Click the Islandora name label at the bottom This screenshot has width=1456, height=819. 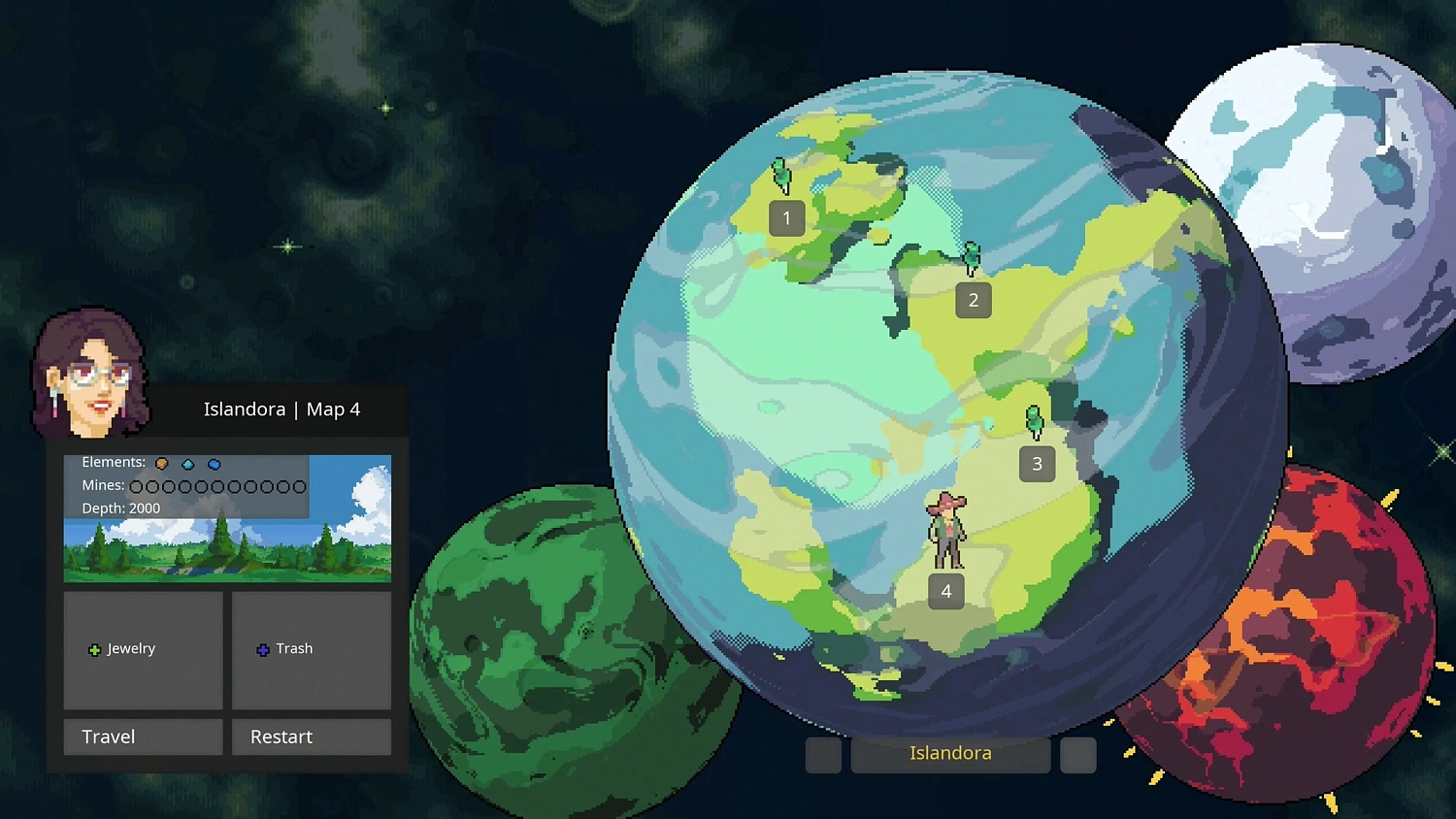tap(949, 753)
